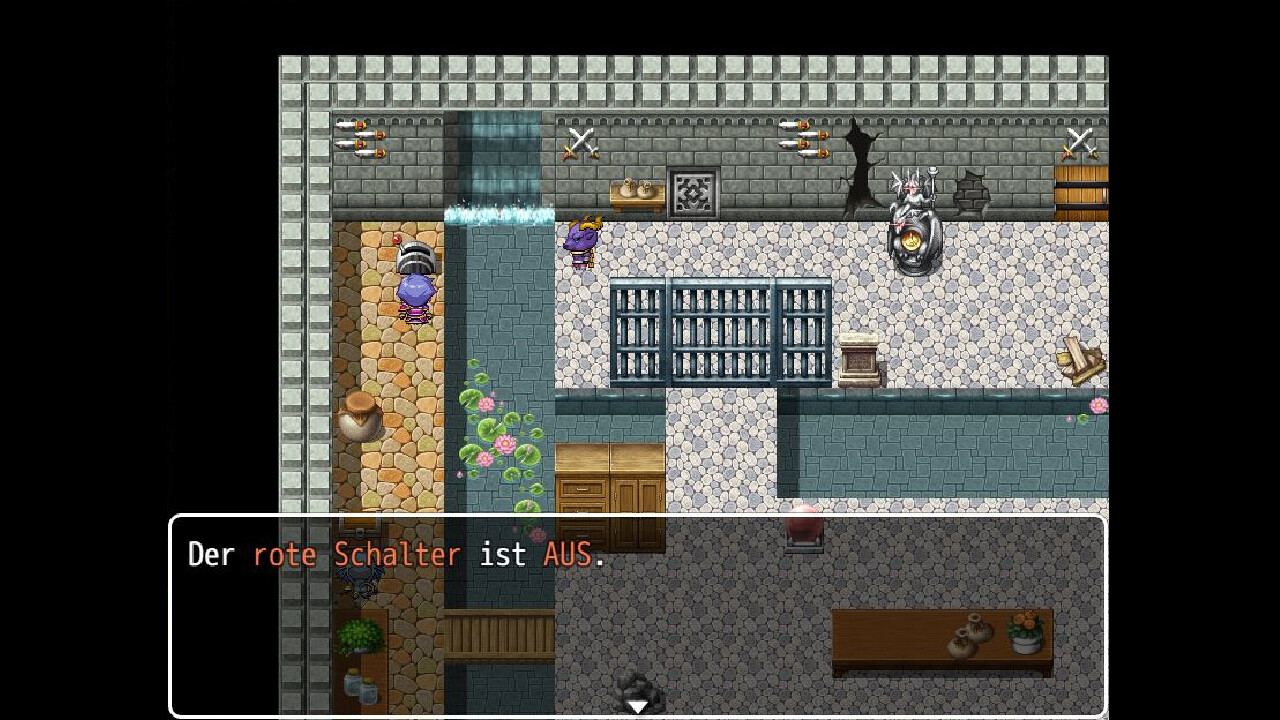
Task: Inspect the goddess statue holding the golden orb
Action: [912, 215]
